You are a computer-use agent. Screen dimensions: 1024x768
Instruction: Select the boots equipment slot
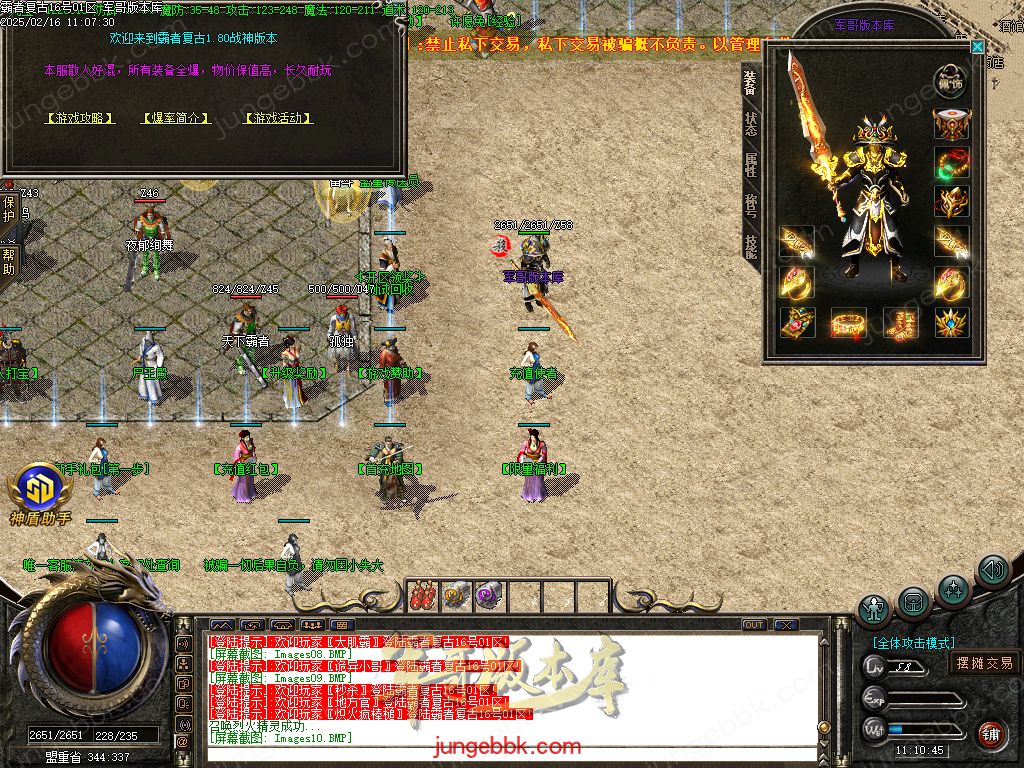900,323
